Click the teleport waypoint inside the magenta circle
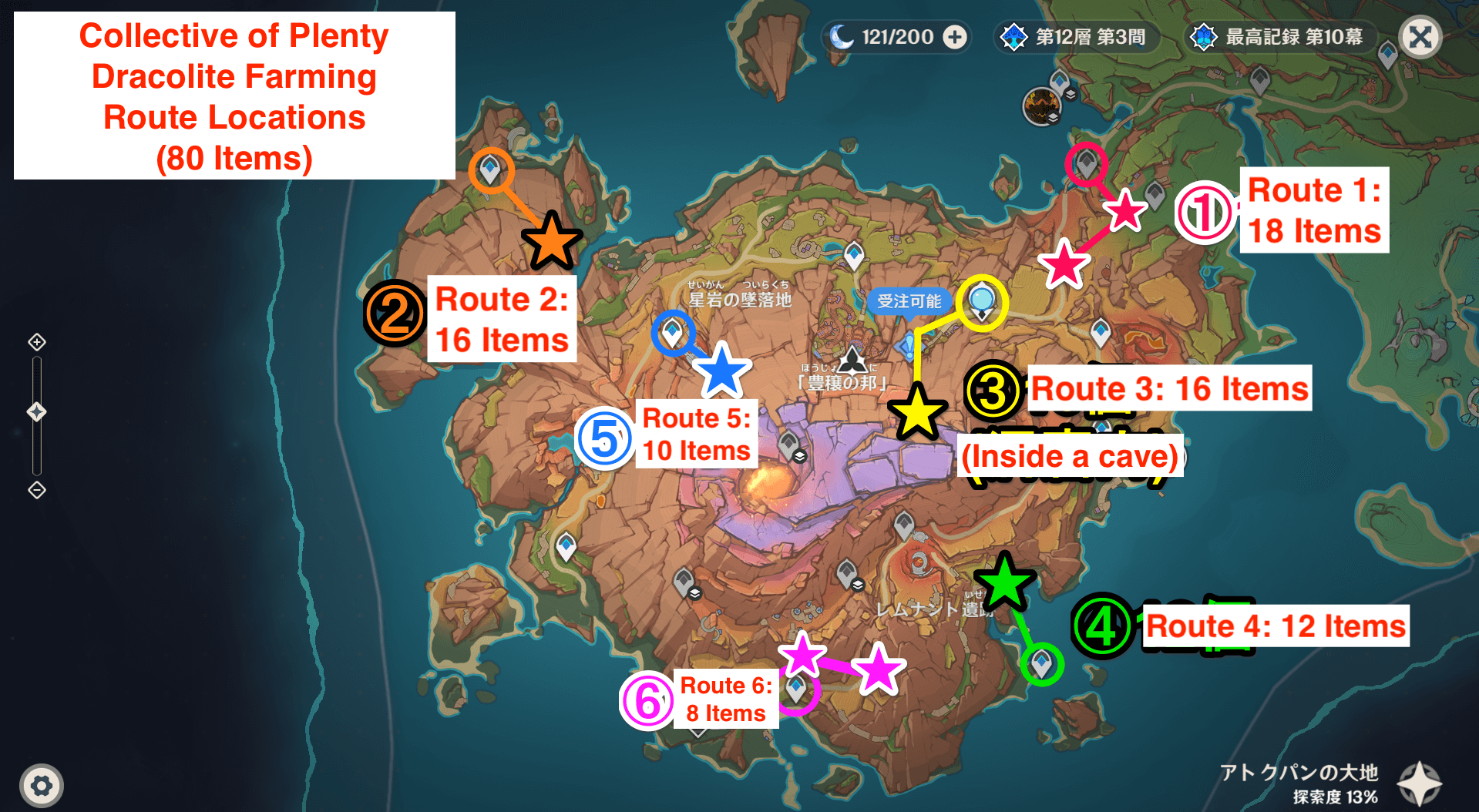1479x812 pixels. click(798, 691)
